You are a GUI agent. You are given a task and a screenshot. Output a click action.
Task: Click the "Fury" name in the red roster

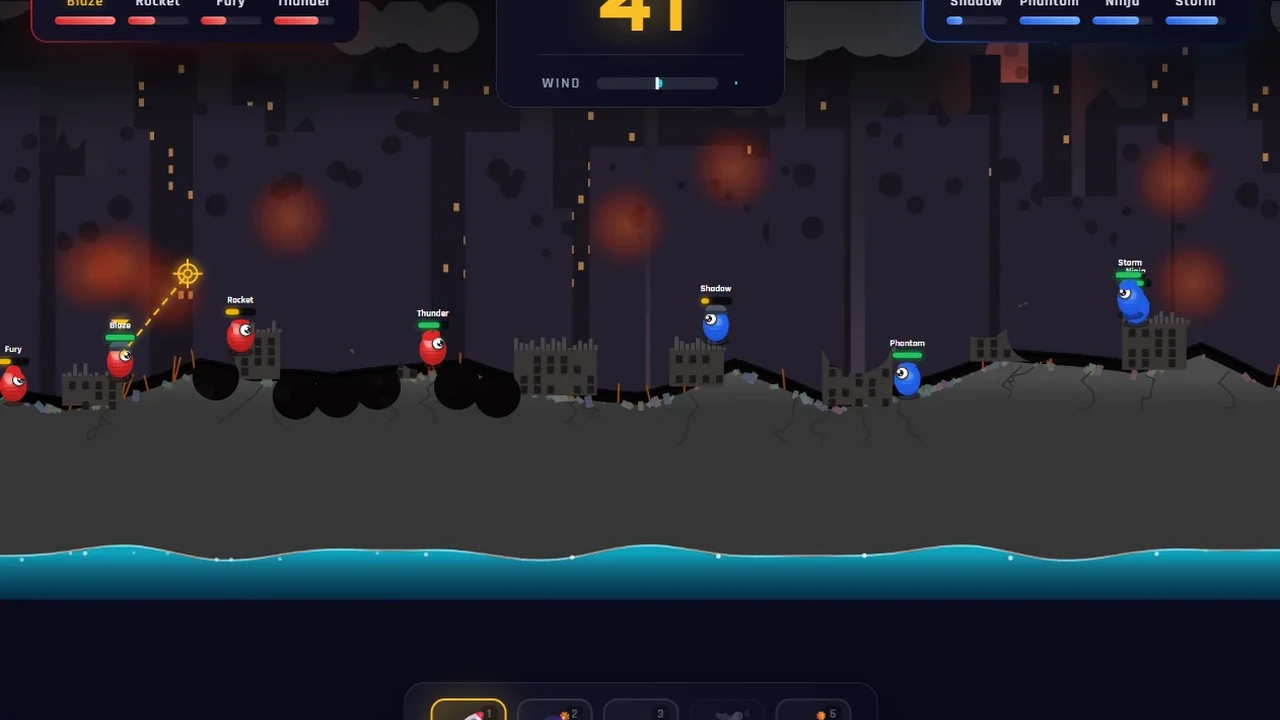click(229, 4)
